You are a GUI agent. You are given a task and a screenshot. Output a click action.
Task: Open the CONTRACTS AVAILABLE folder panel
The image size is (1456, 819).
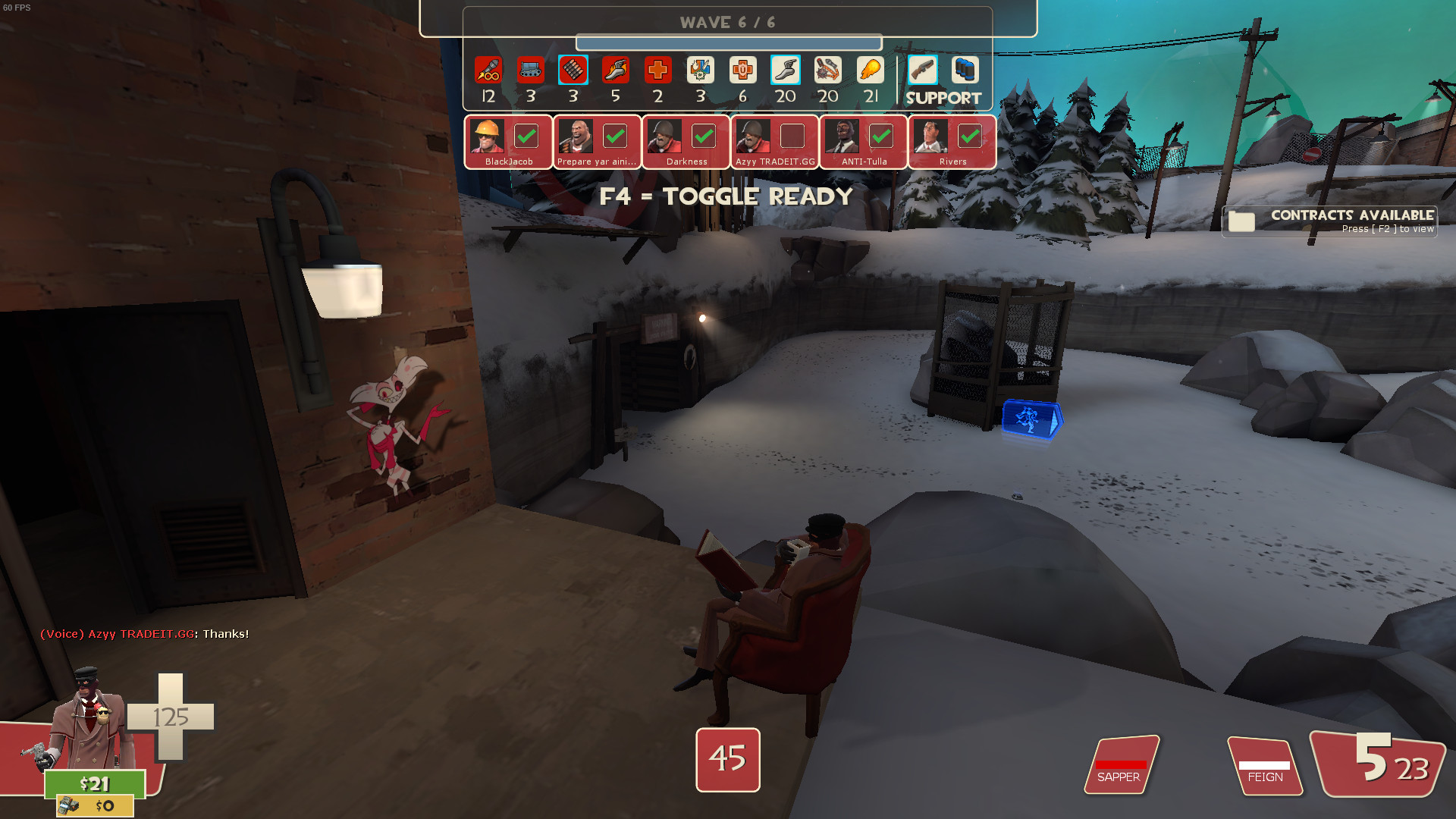click(x=1329, y=220)
